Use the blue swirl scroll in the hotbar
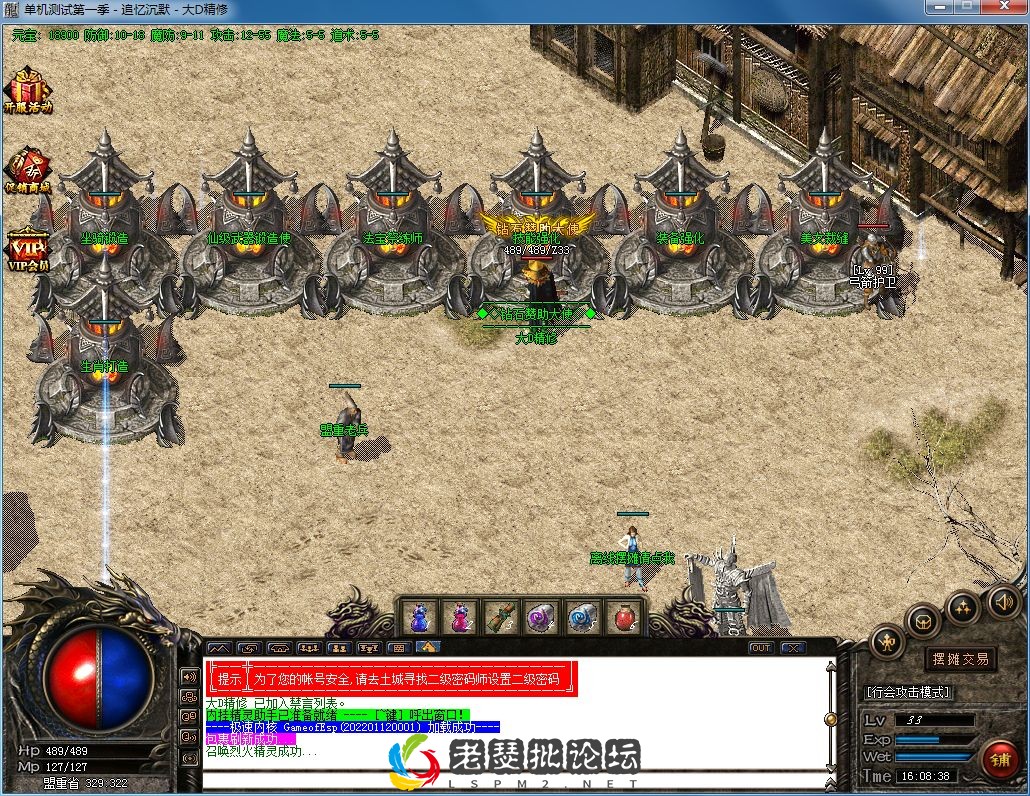 [581, 616]
